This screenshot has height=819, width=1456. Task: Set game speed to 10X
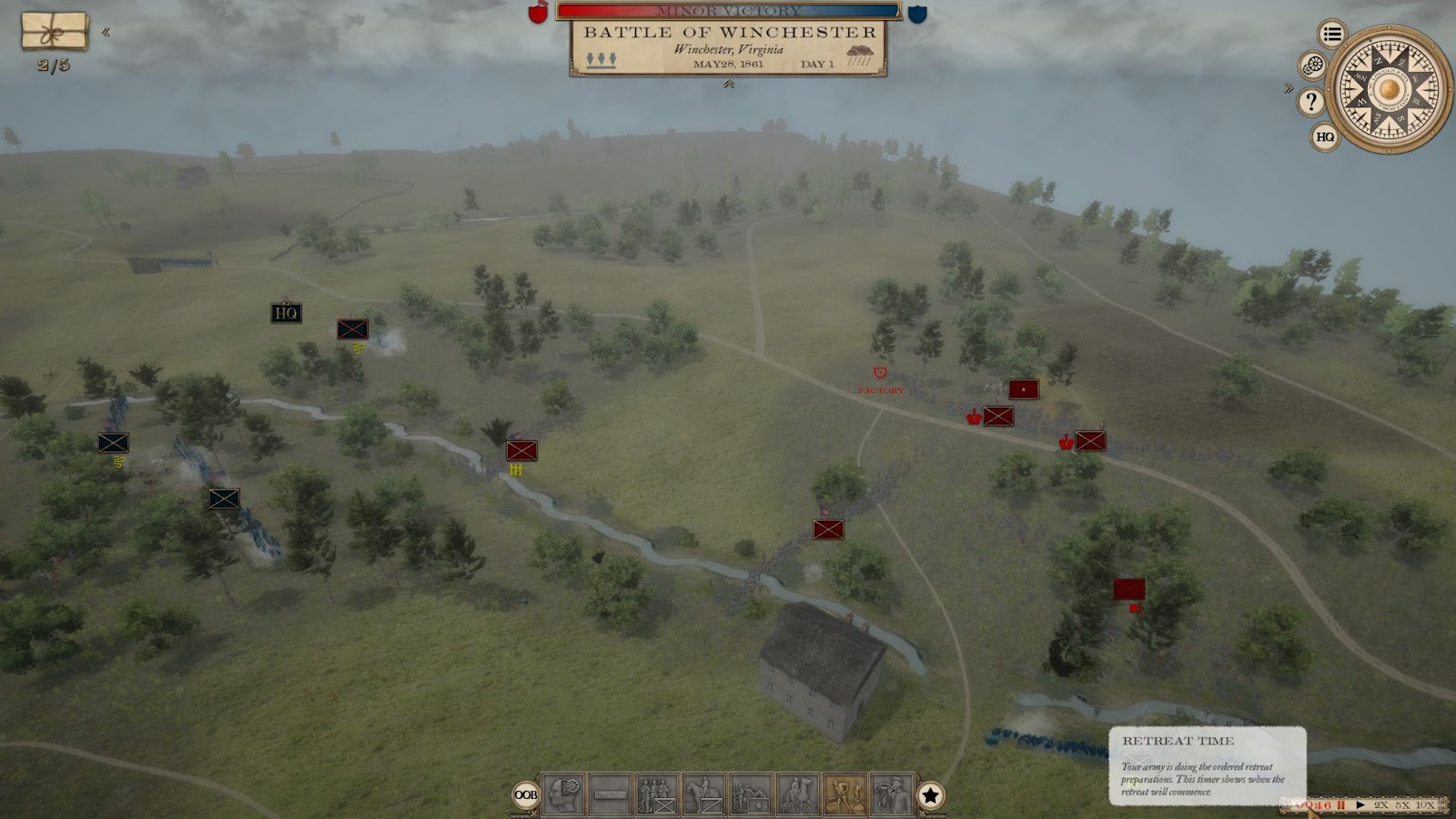pos(1425,805)
